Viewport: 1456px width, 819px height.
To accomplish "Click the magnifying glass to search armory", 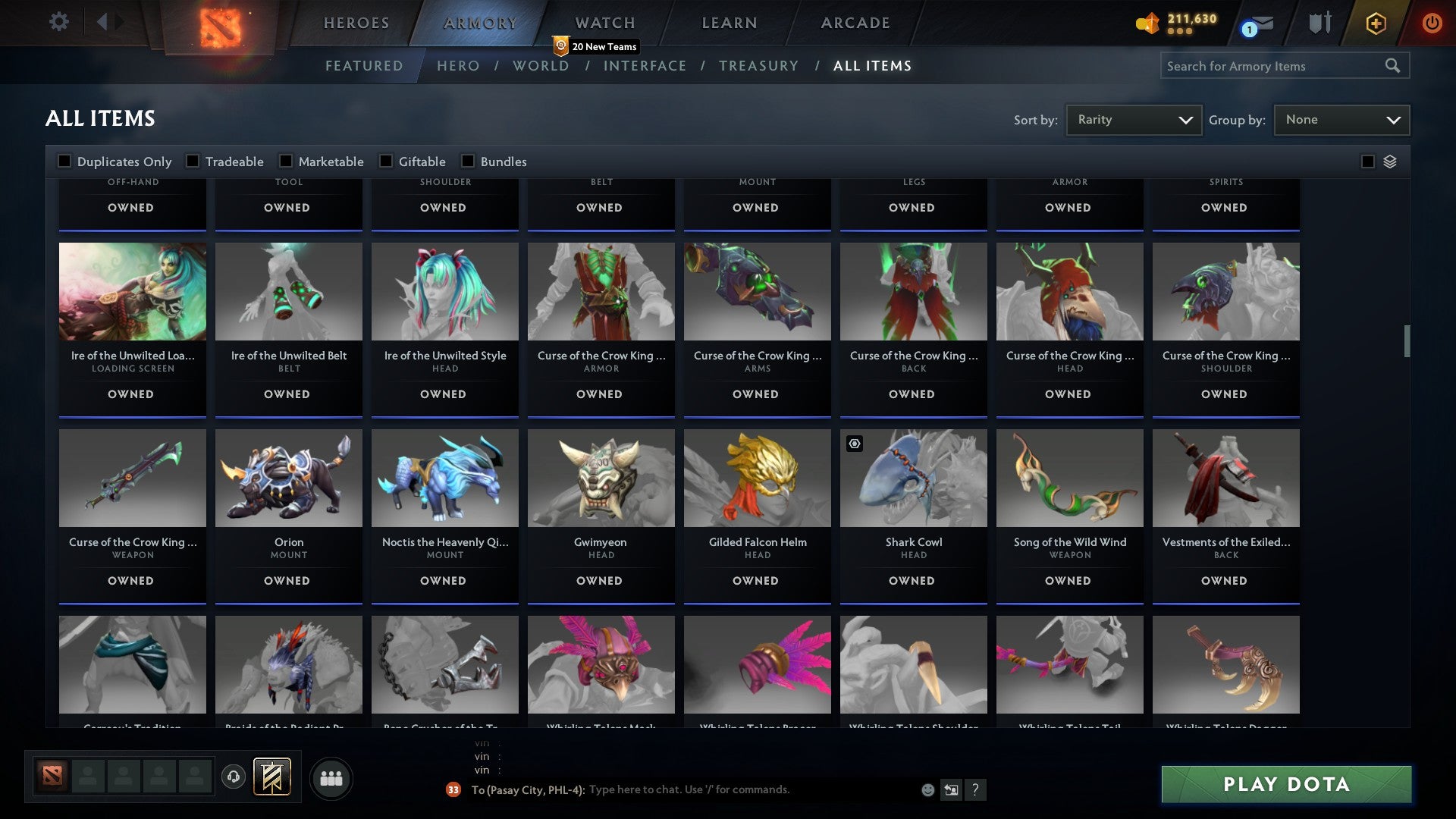I will pos(1394,66).
